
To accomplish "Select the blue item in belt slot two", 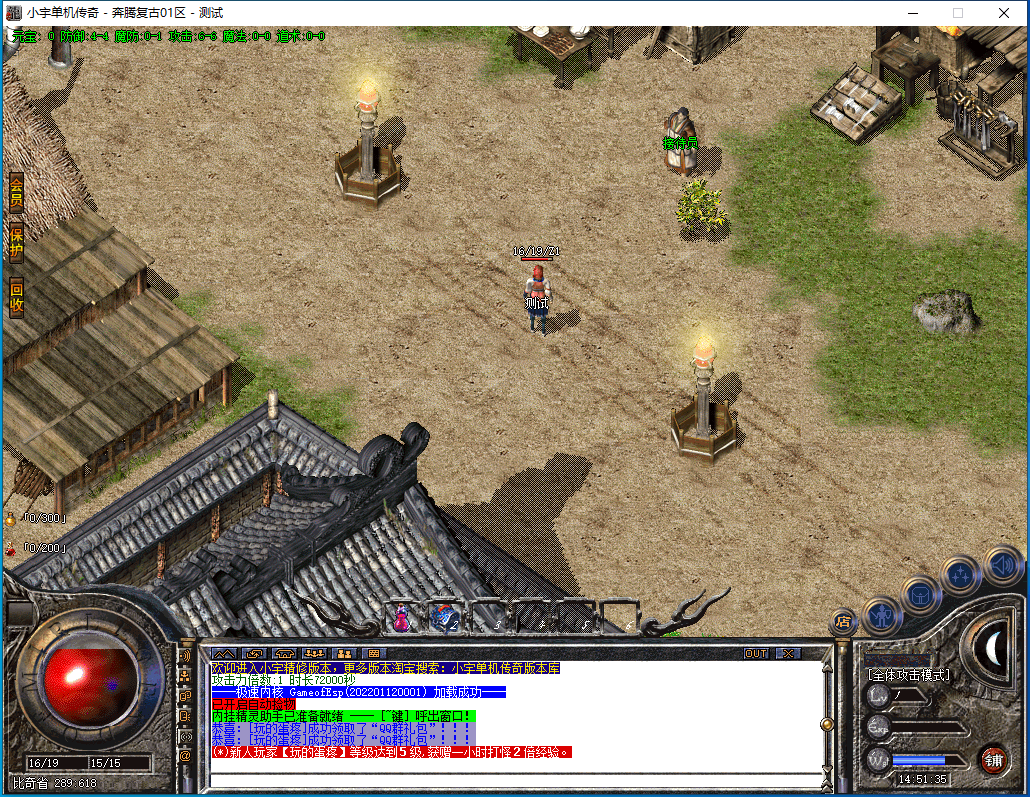I will [444, 618].
